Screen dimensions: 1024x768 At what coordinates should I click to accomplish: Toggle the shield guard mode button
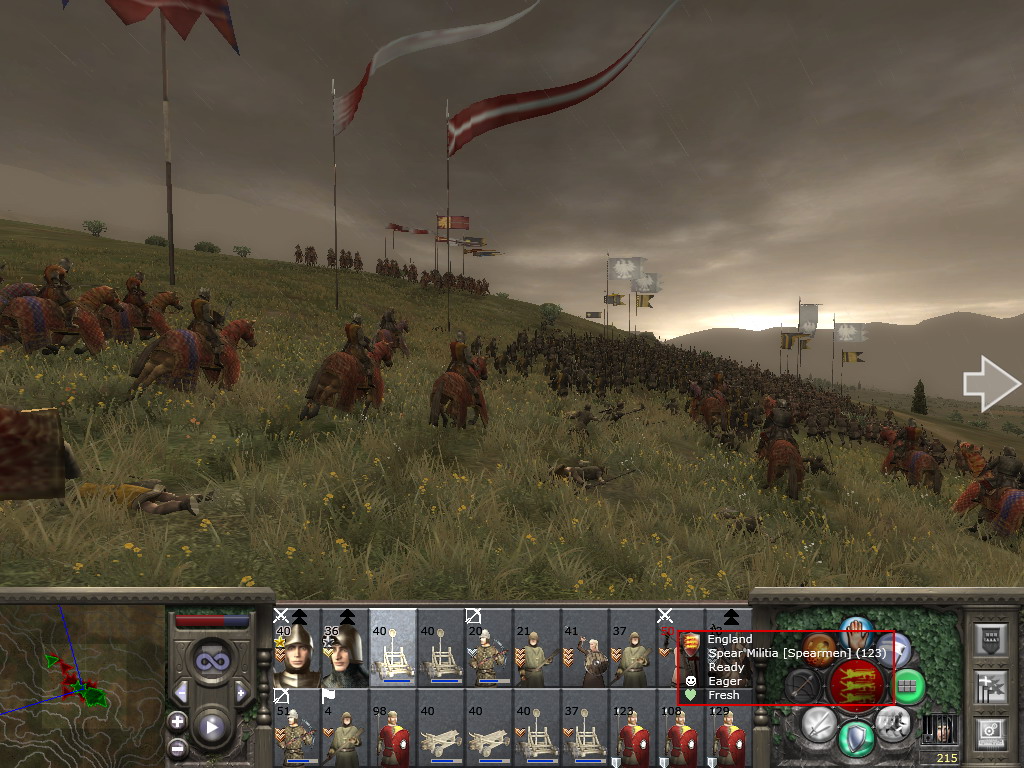point(856,738)
